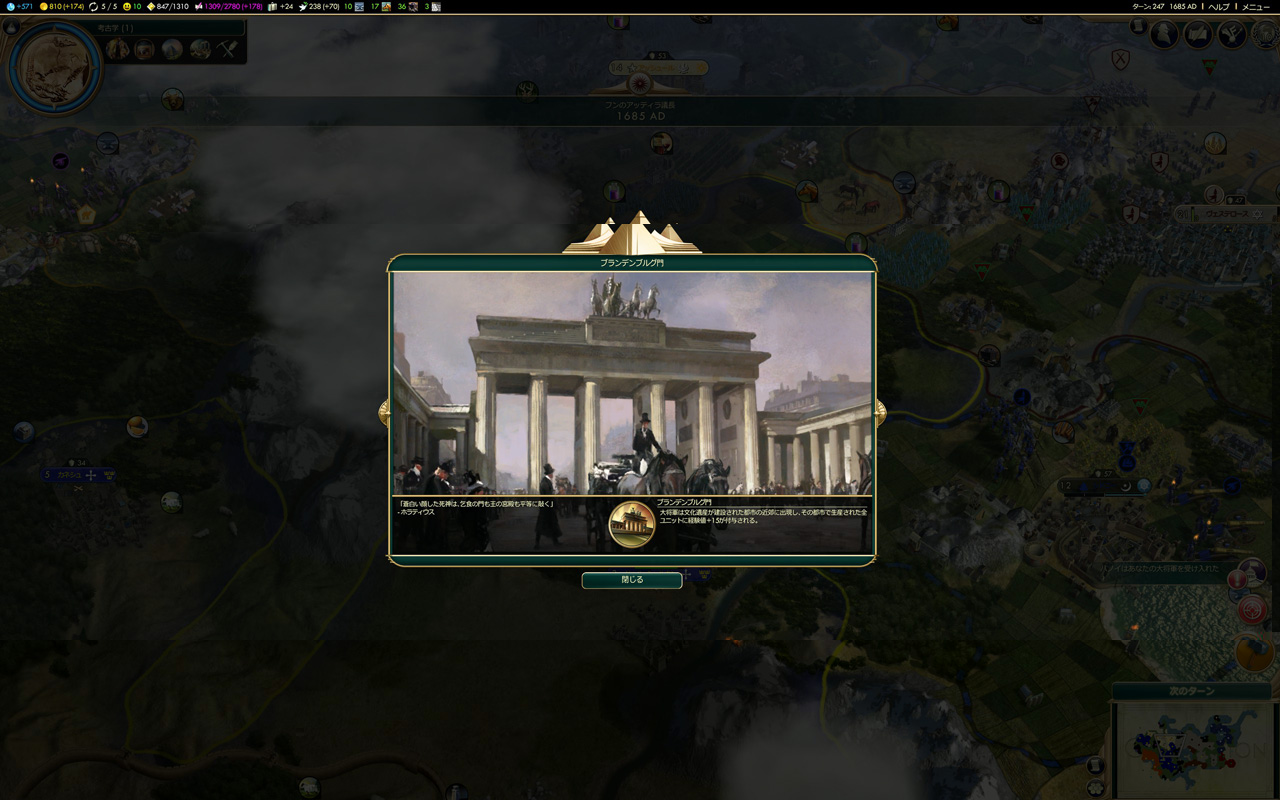Screen dimensions: 1280x800
Task: Select the first unit action icon for archaeologist
Action: point(118,48)
